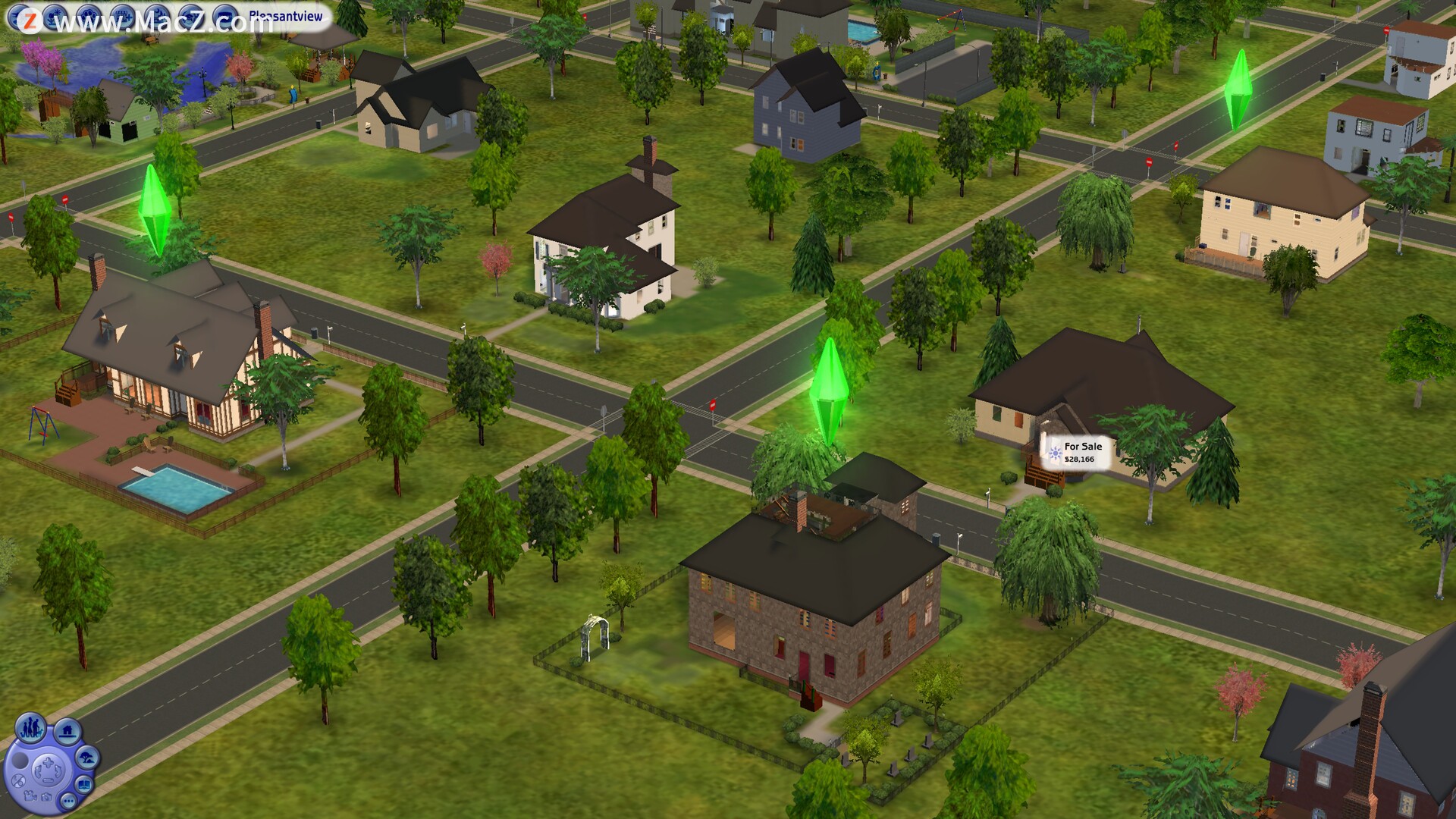Open the Families panel button
This screenshot has height=819, width=1456.
click(30, 727)
